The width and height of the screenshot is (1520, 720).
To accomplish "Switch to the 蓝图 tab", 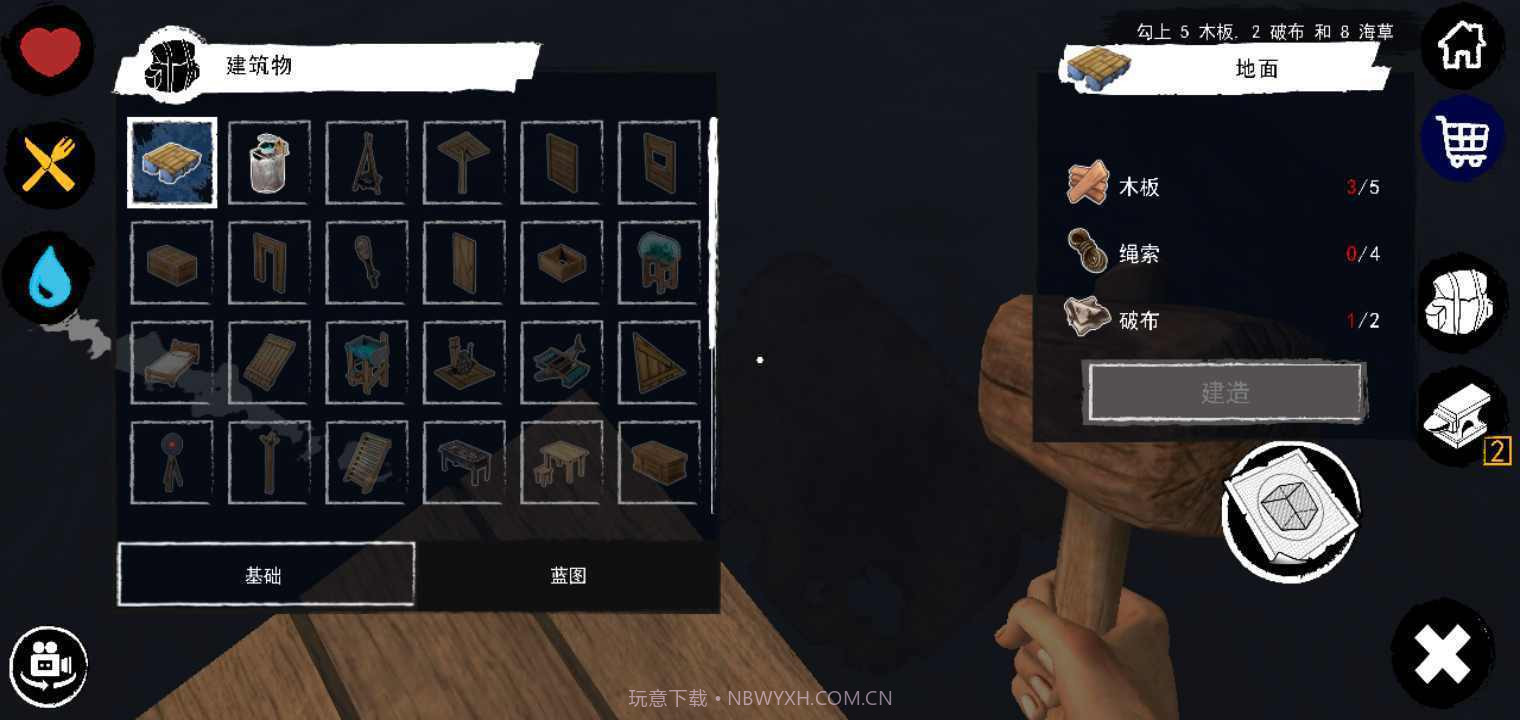I will click(567, 575).
